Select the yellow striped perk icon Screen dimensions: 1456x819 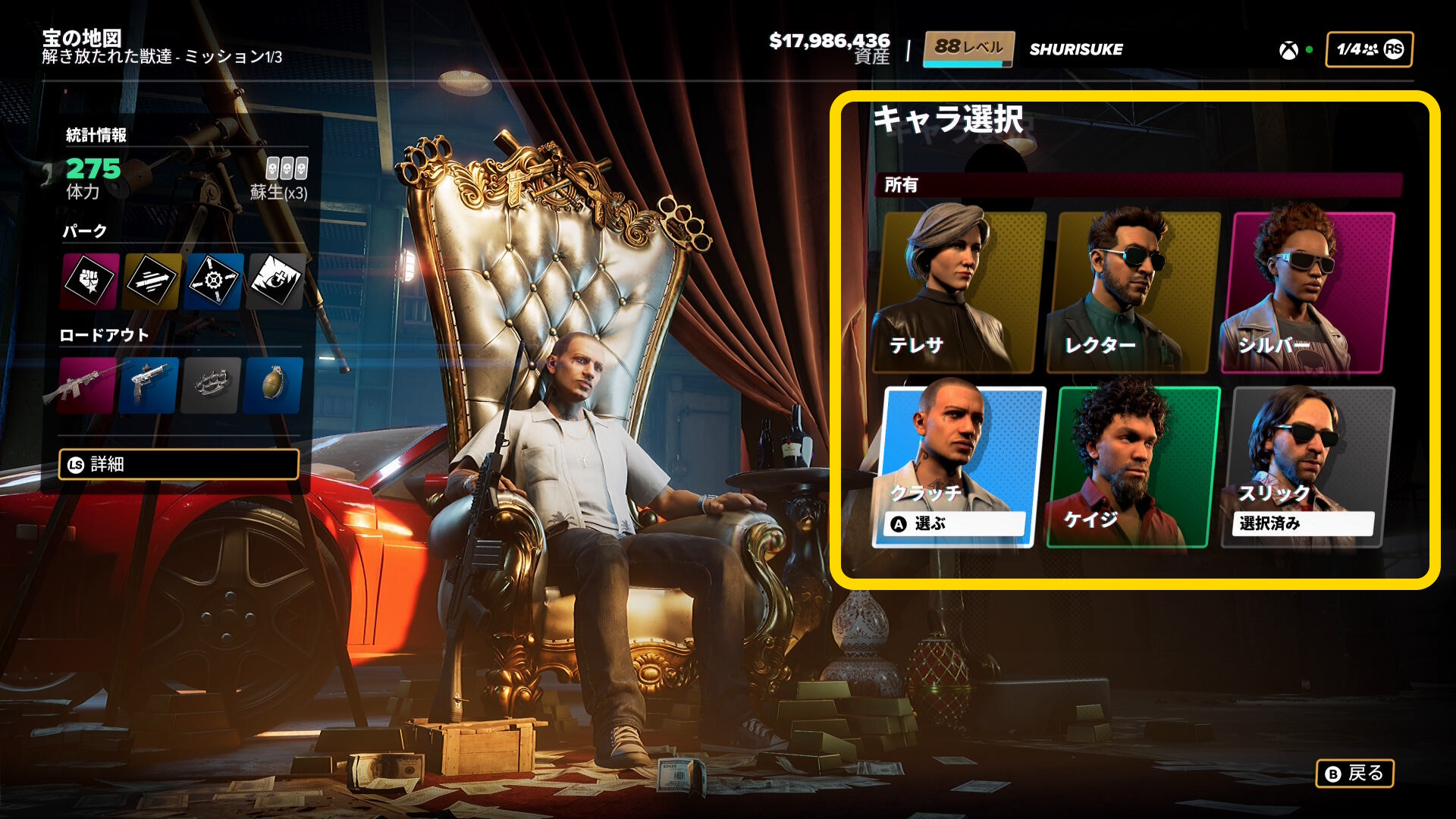pyautogui.click(x=152, y=281)
